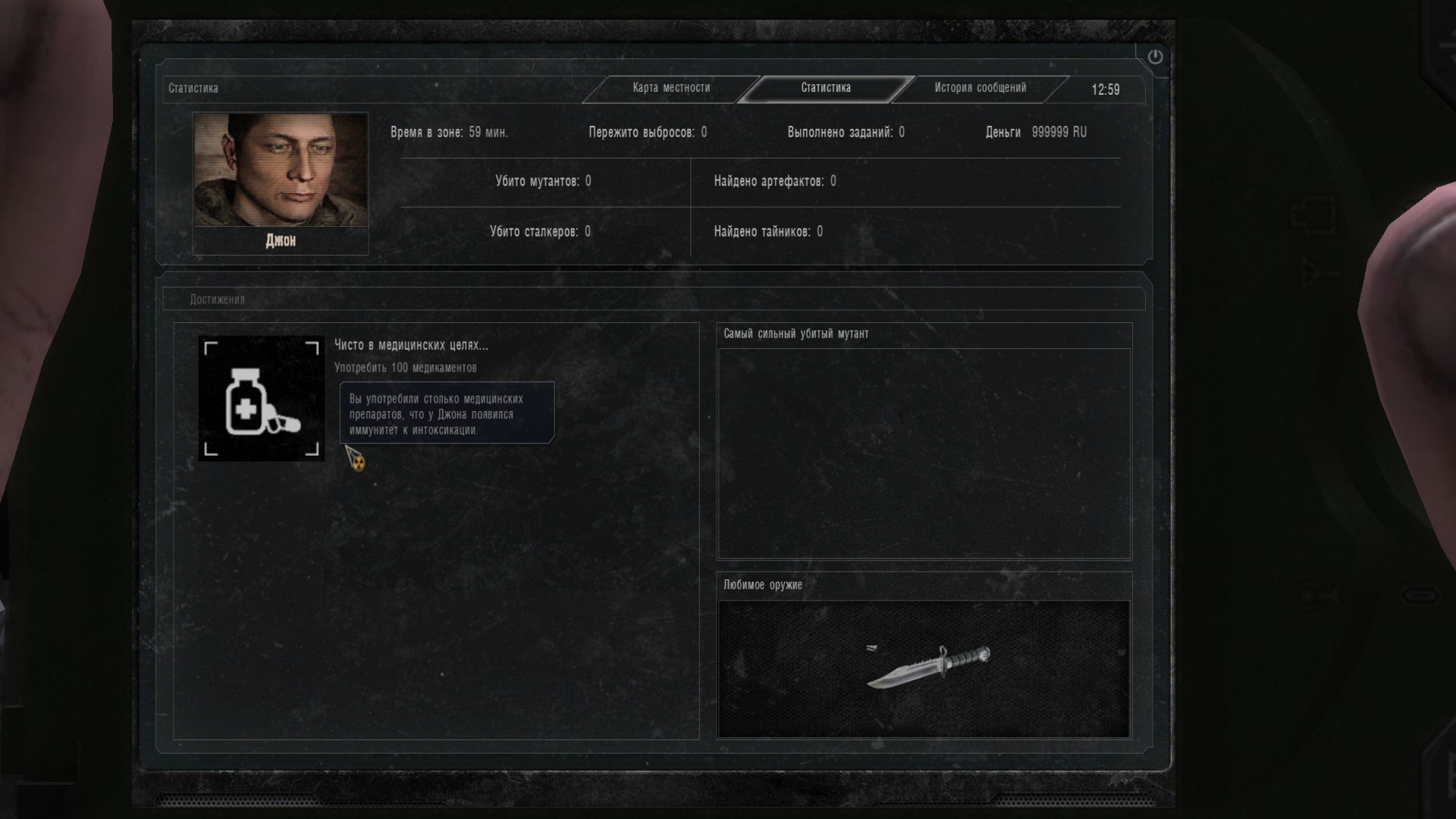Select the favorite weapon knife image
This screenshot has height=819, width=1456.
[x=928, y=665]
